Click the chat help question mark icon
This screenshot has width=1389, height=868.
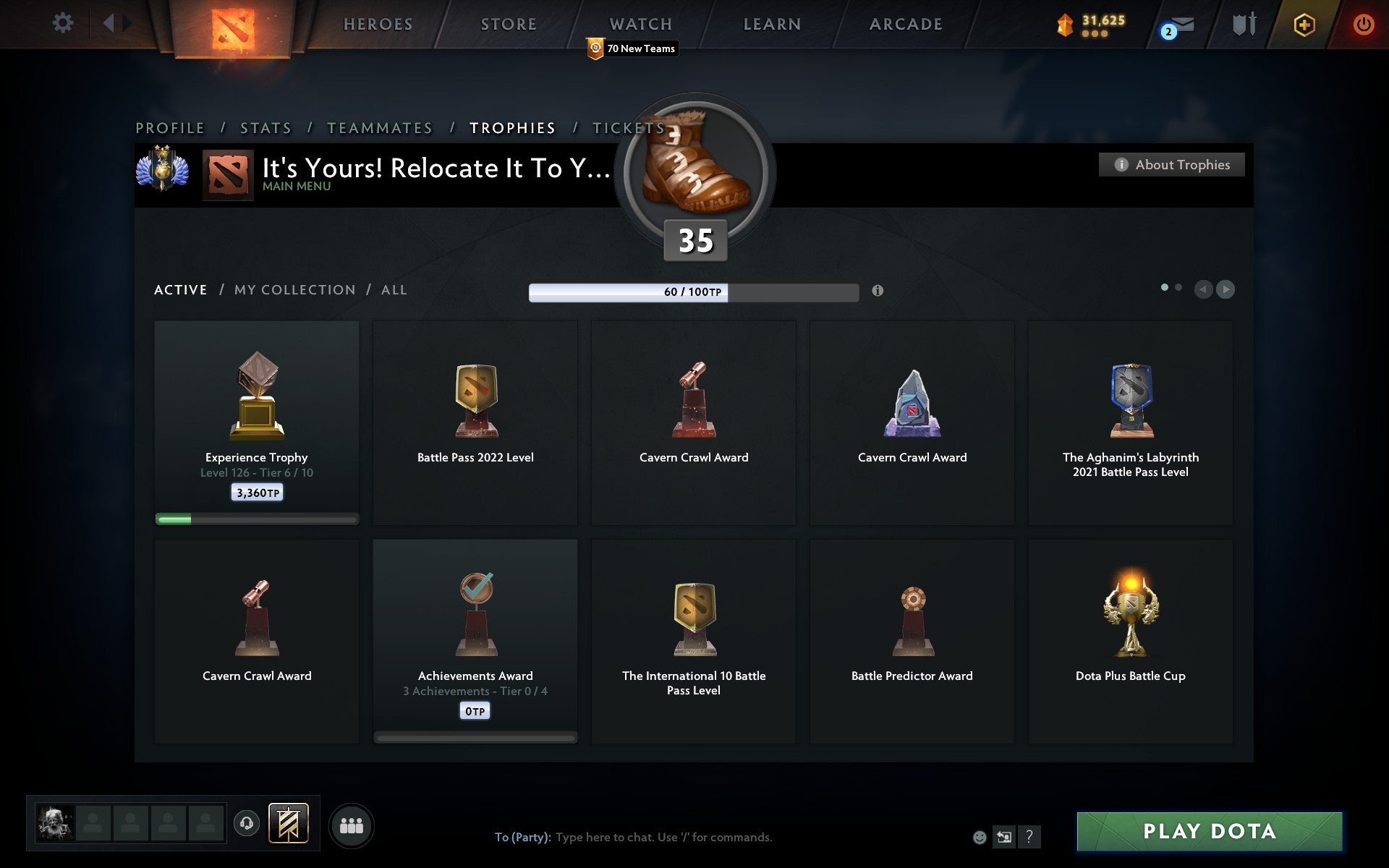pyautogui.click(x=1030, y=838)
